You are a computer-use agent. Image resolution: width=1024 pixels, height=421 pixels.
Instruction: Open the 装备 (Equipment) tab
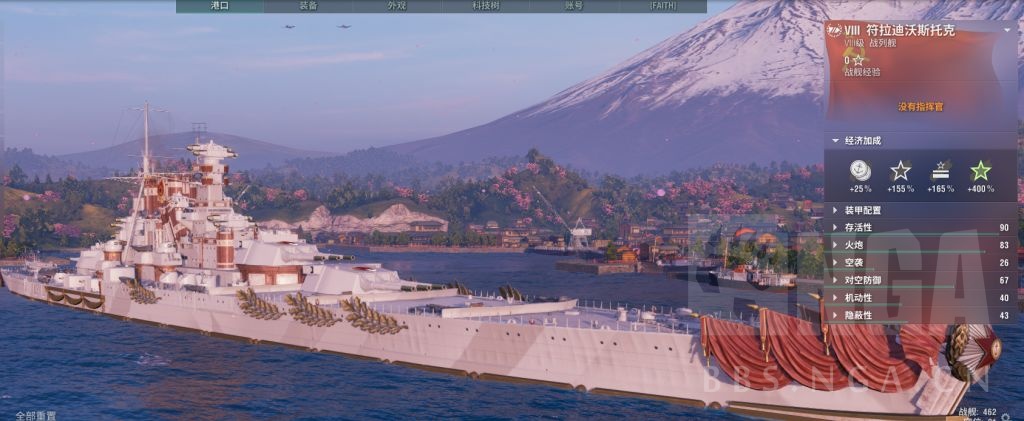pyautogui.click(x=308, y=6)
